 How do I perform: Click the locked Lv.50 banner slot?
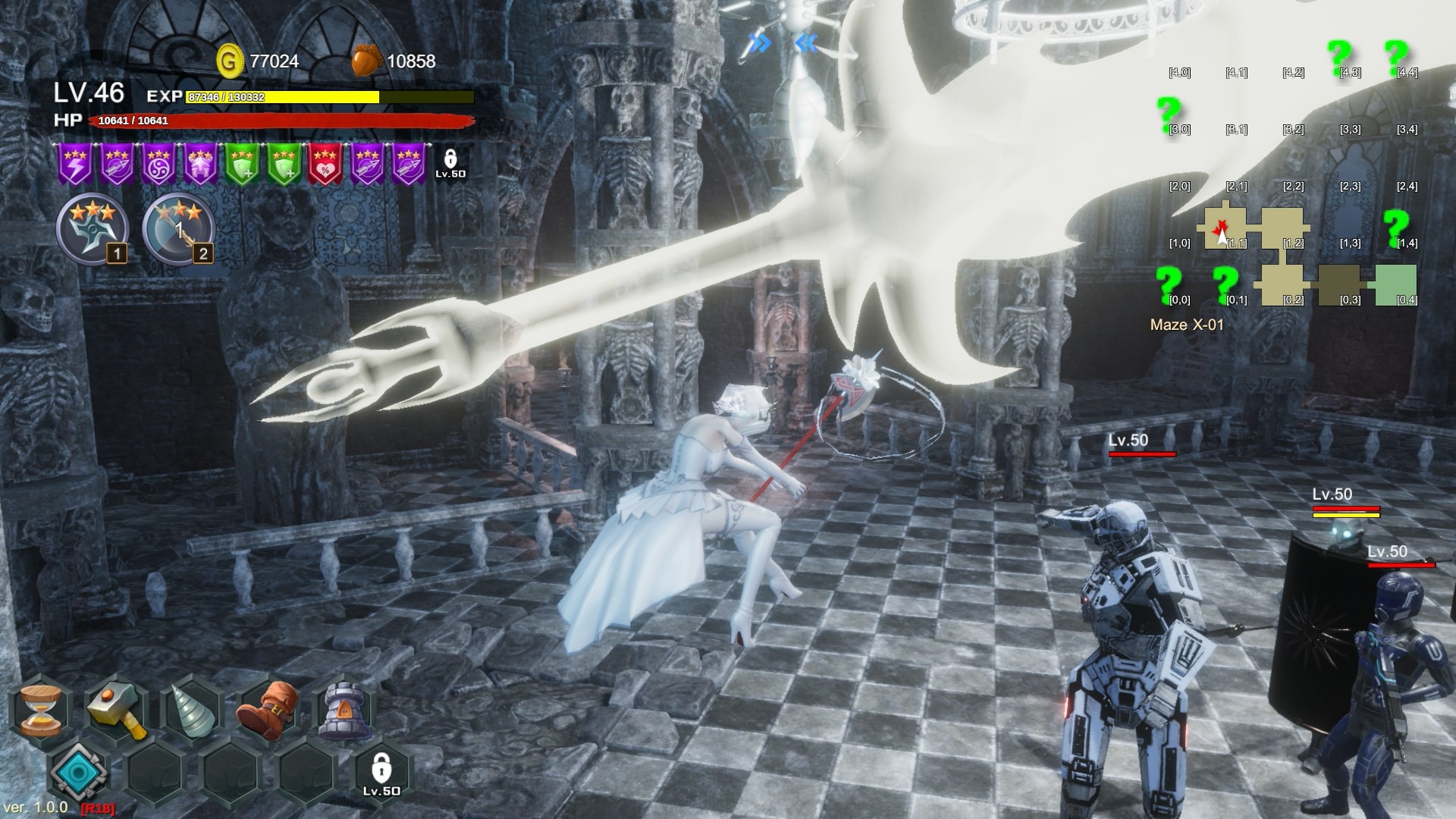(450, 163)
